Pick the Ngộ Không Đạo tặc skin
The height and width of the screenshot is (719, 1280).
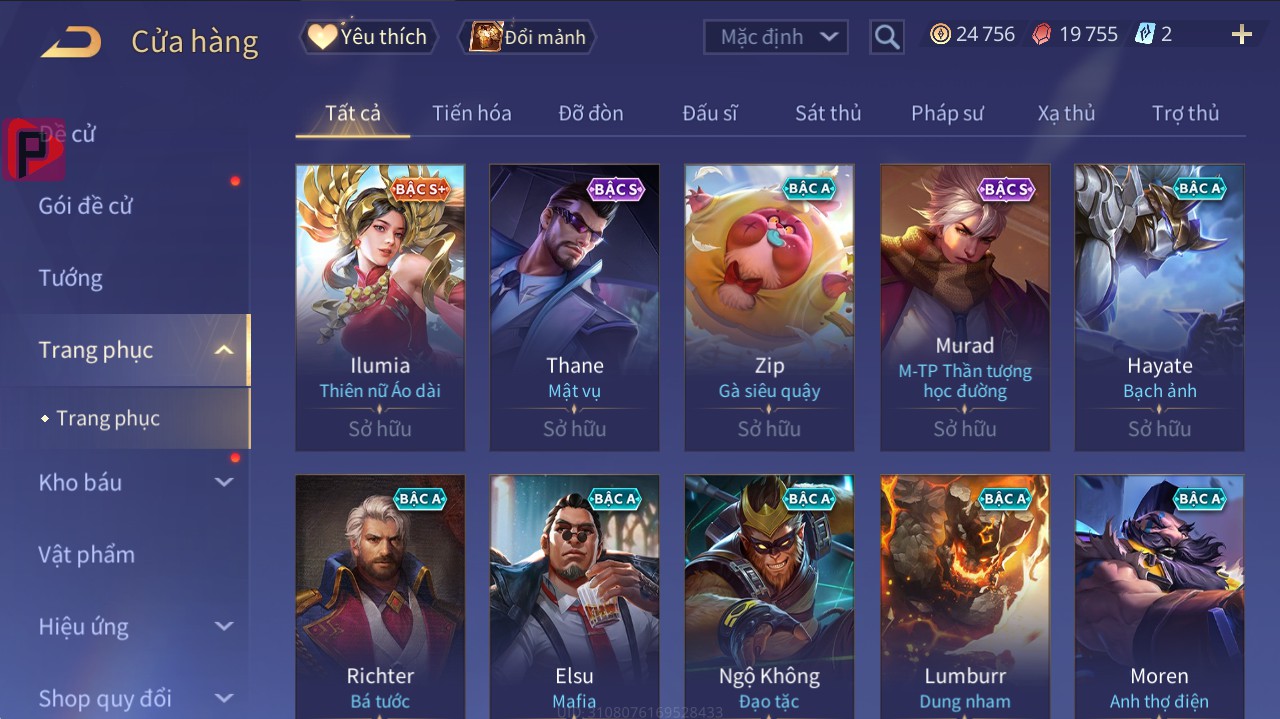769,596
